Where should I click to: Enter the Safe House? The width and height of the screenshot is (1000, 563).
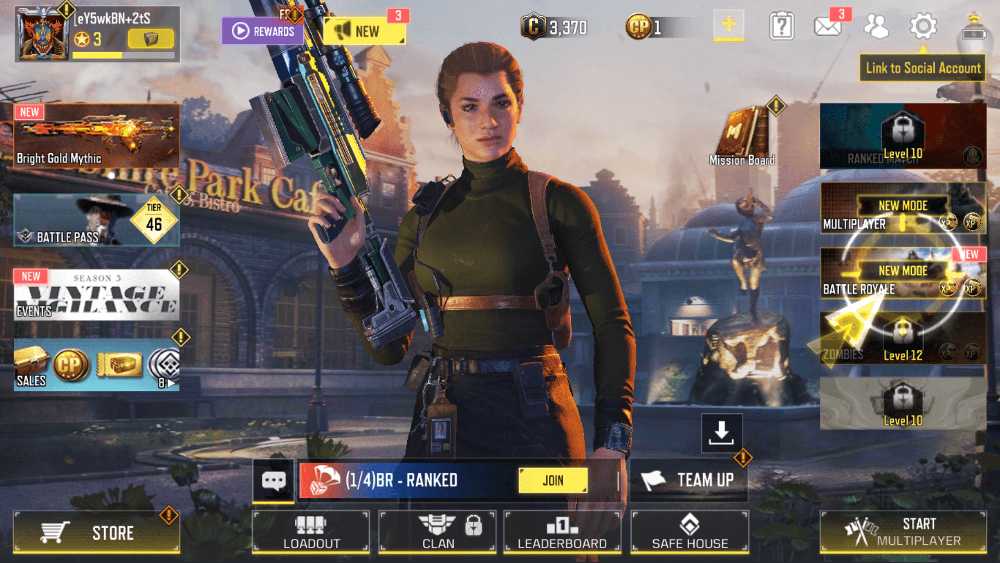689,531
